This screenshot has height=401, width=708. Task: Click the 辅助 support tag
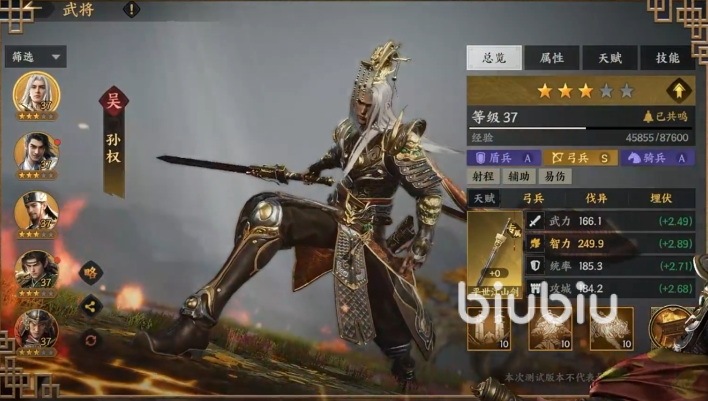(x=518, y=176)
